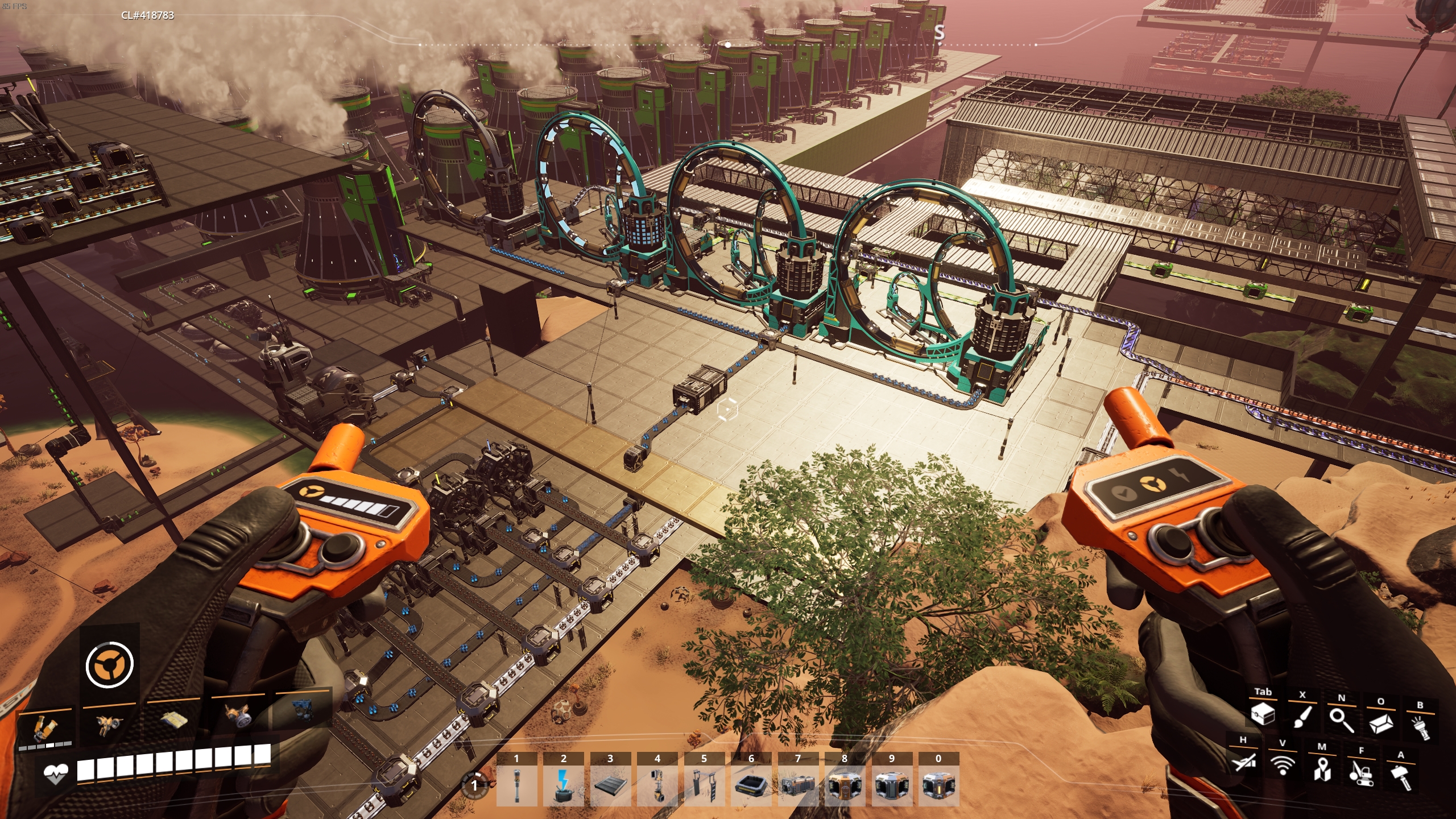Toggle the crossed-out airplane hover icon

tap(1243, 761)
